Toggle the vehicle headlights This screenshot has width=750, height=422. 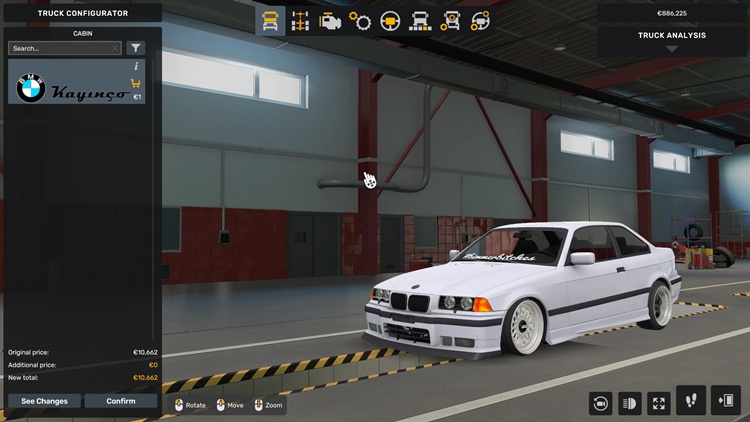630,402
